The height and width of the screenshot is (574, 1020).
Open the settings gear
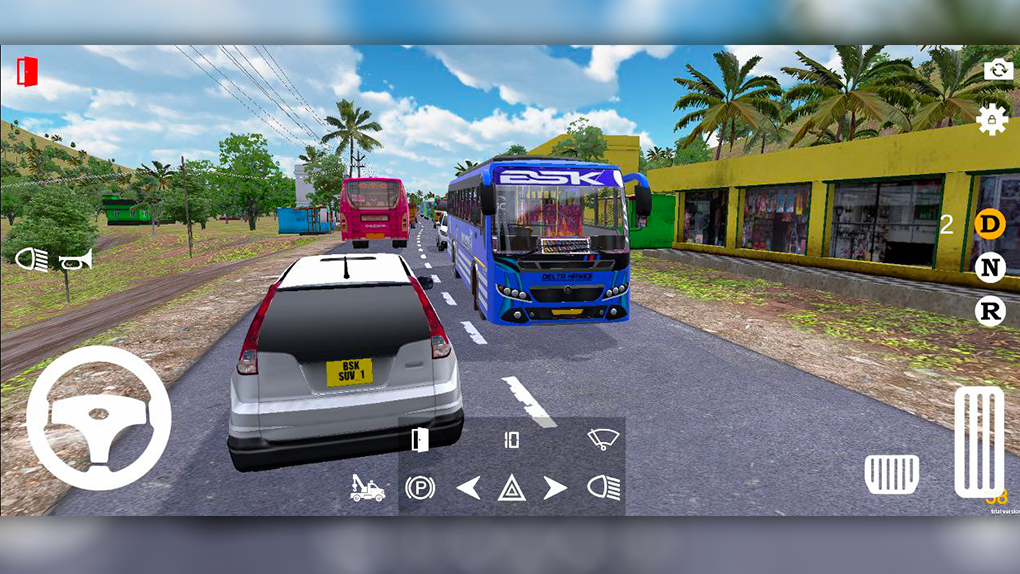click(991, 119)
